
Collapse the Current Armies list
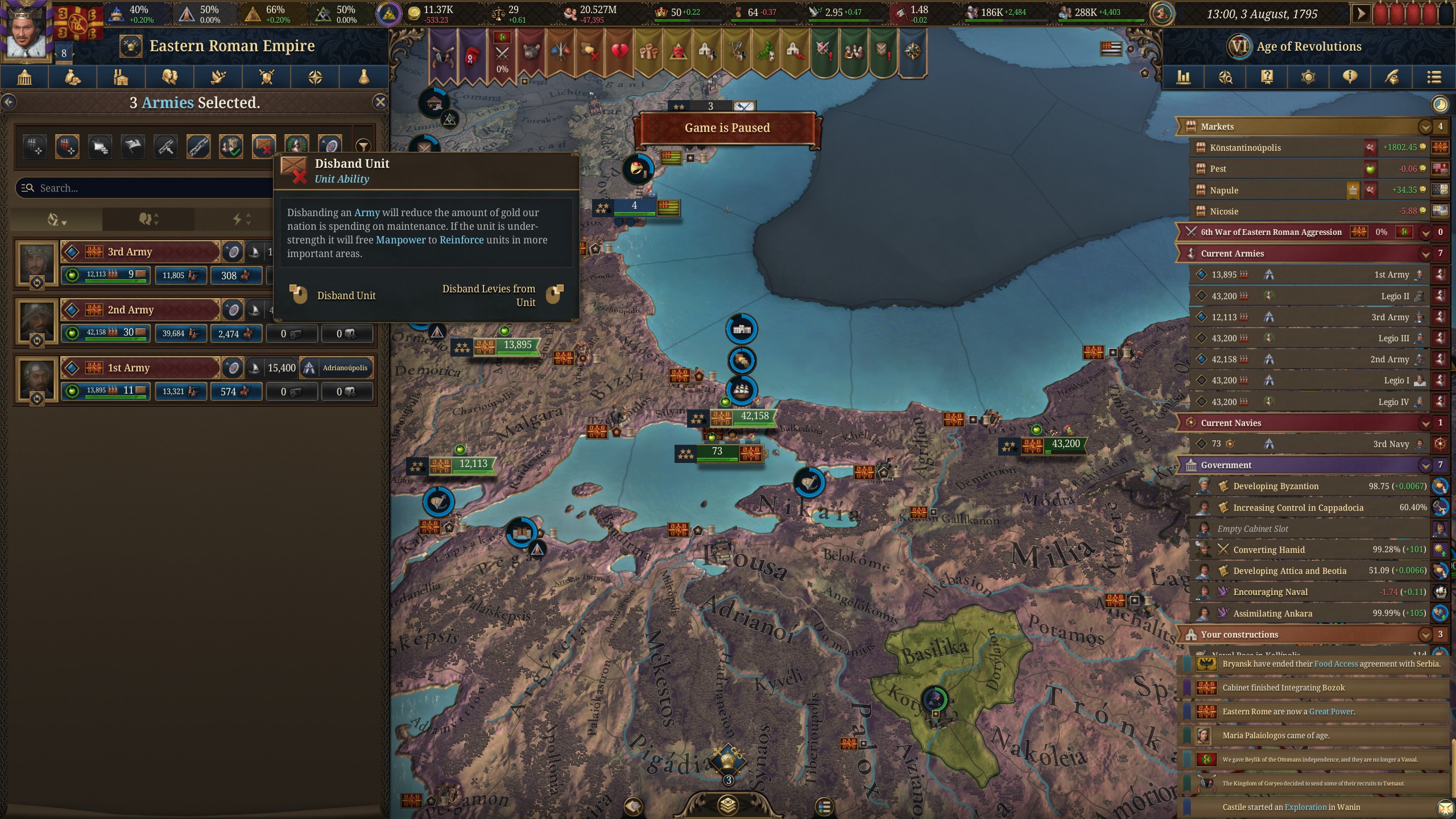coord(1425,254)
